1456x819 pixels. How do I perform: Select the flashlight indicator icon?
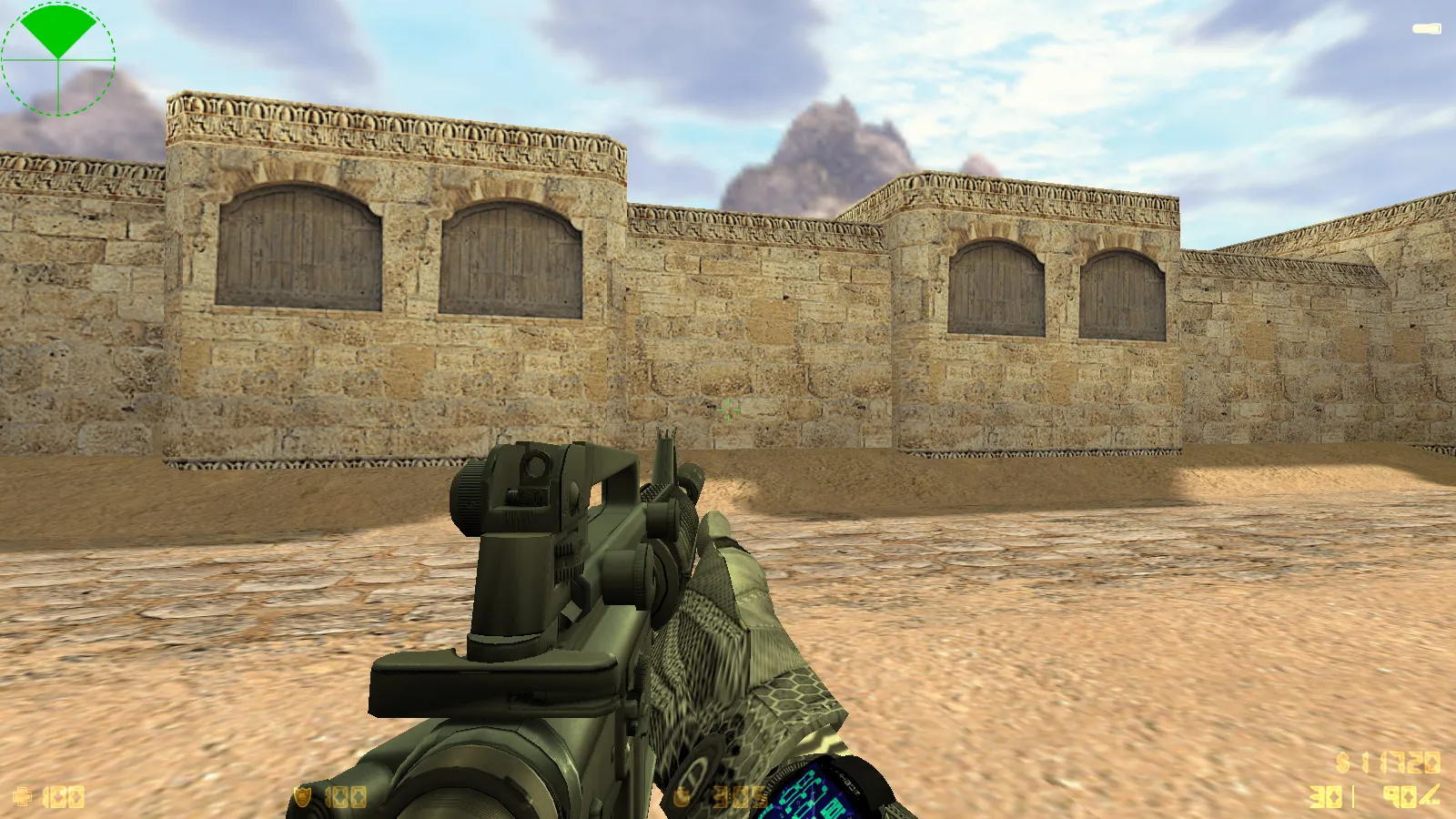pos(1426,29)
